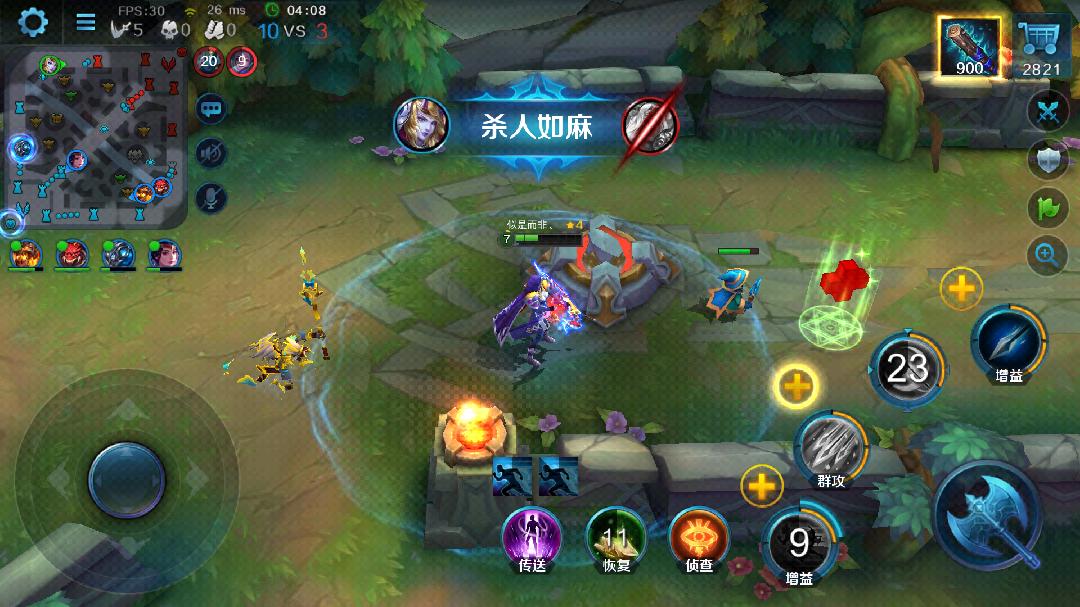
Task: Move with the virtual joystick knob
Action: click(x=126, y=480)
